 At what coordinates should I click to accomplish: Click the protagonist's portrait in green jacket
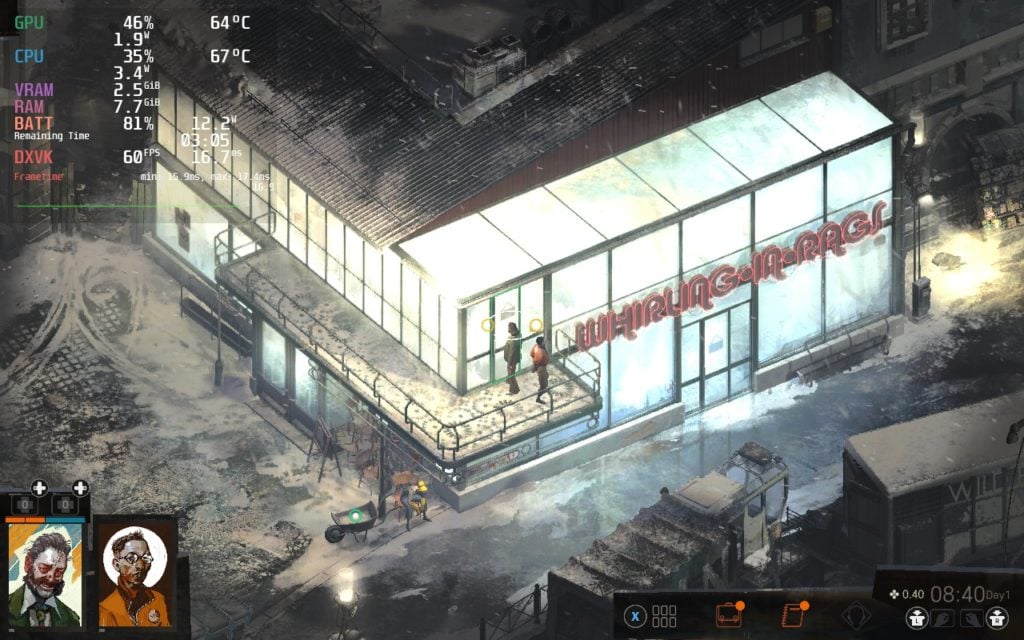(x=46, y=574)
